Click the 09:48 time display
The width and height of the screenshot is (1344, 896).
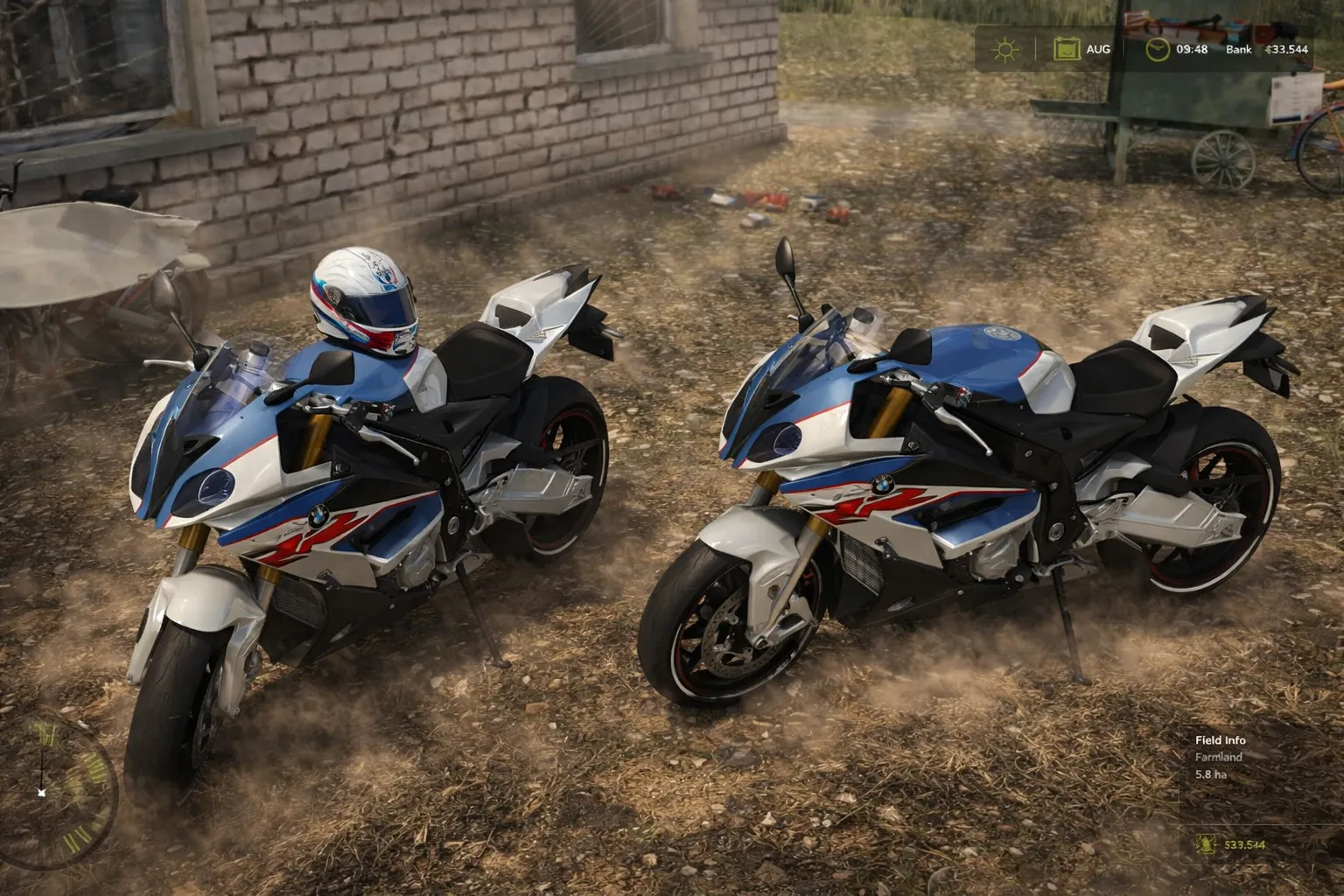1191,49
